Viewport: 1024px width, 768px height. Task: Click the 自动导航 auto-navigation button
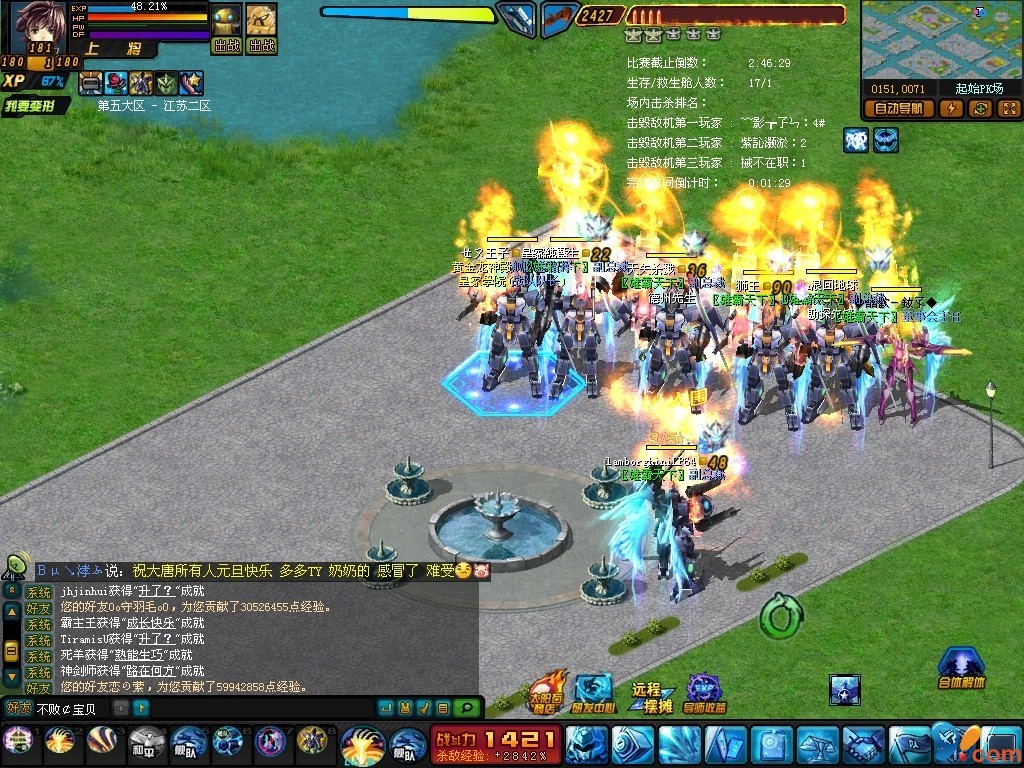click(x=898, y=108)
